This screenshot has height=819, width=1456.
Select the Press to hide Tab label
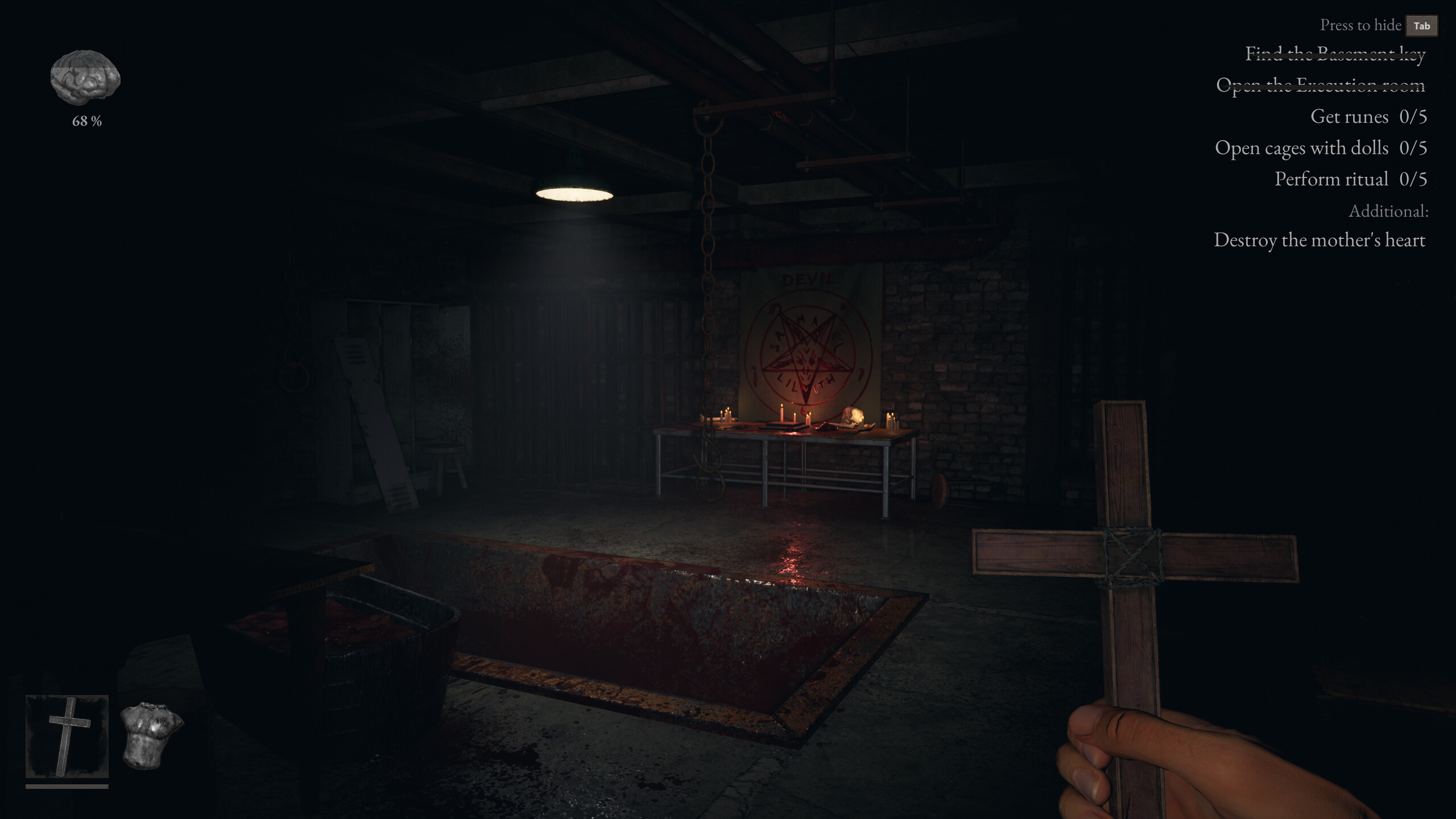[1361, 25]
